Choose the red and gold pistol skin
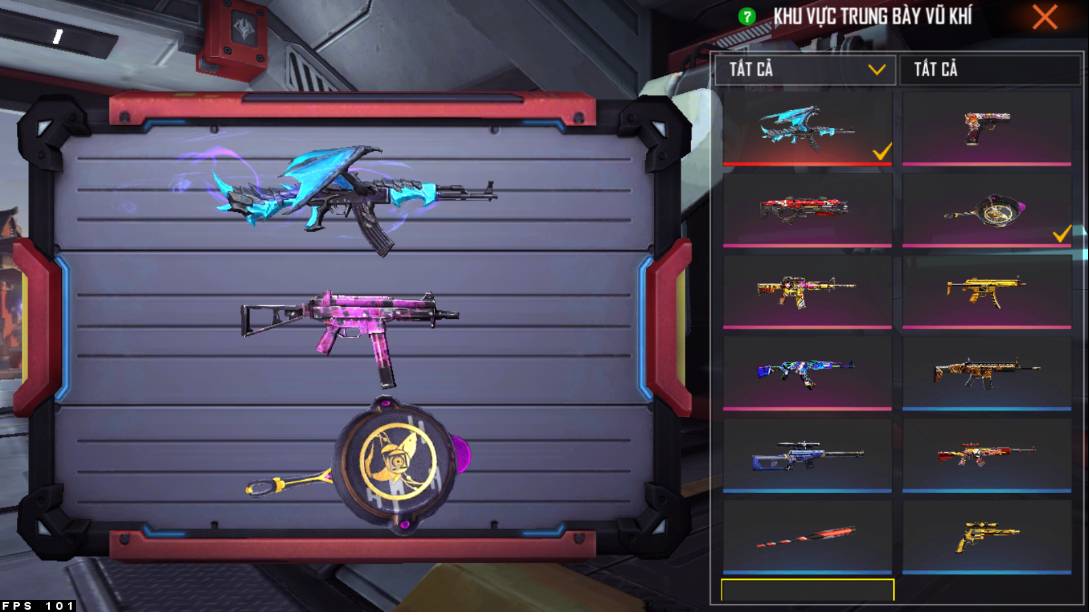The image size is (1089, 612). pos(987,128)
